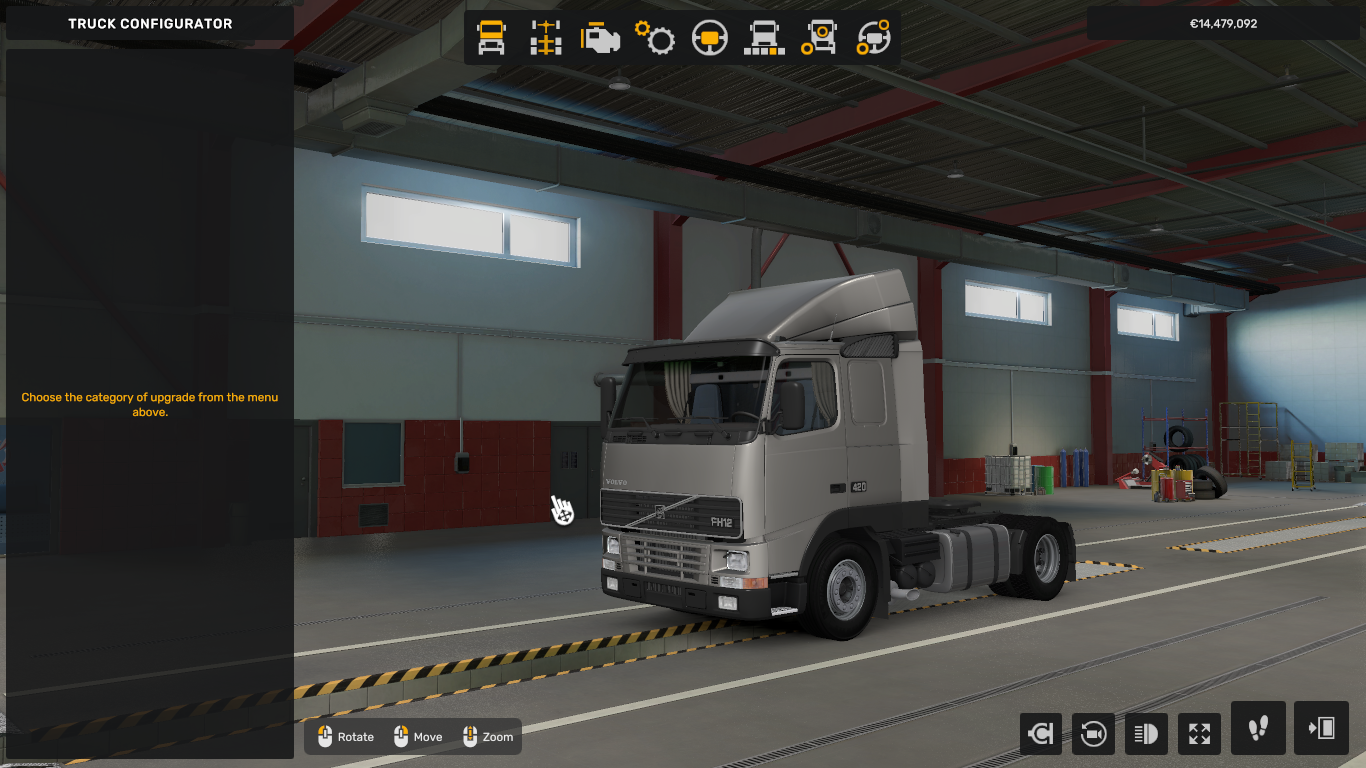Choose the transmission gears category icon
1366x768 pixels.
pyautogui.click(x=656, y=38)
